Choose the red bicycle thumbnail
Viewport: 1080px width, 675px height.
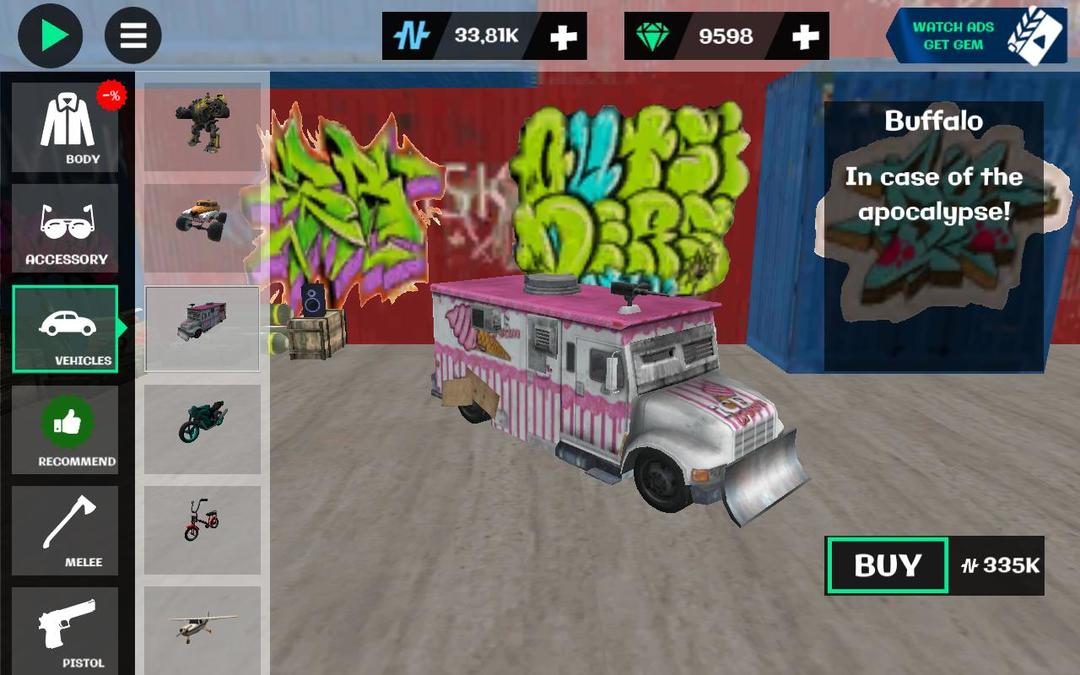click(x=203, y=523)
